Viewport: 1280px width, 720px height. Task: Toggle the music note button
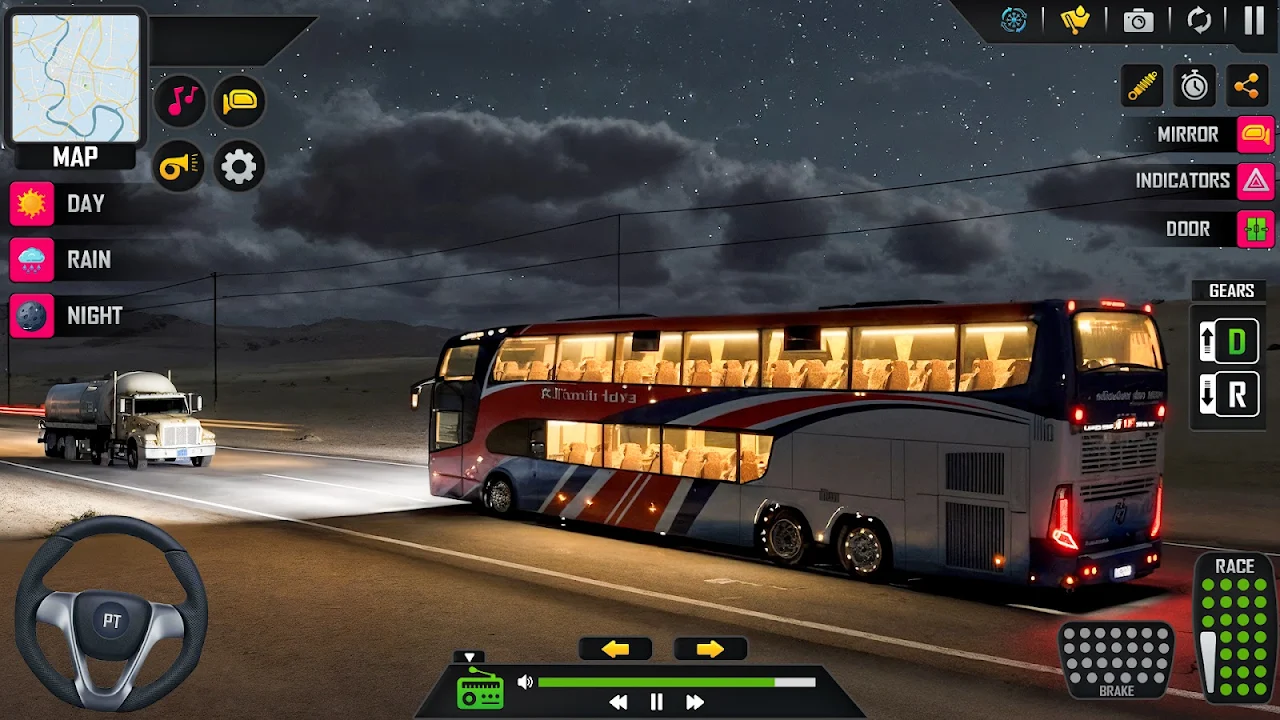(x=181, y=101)
